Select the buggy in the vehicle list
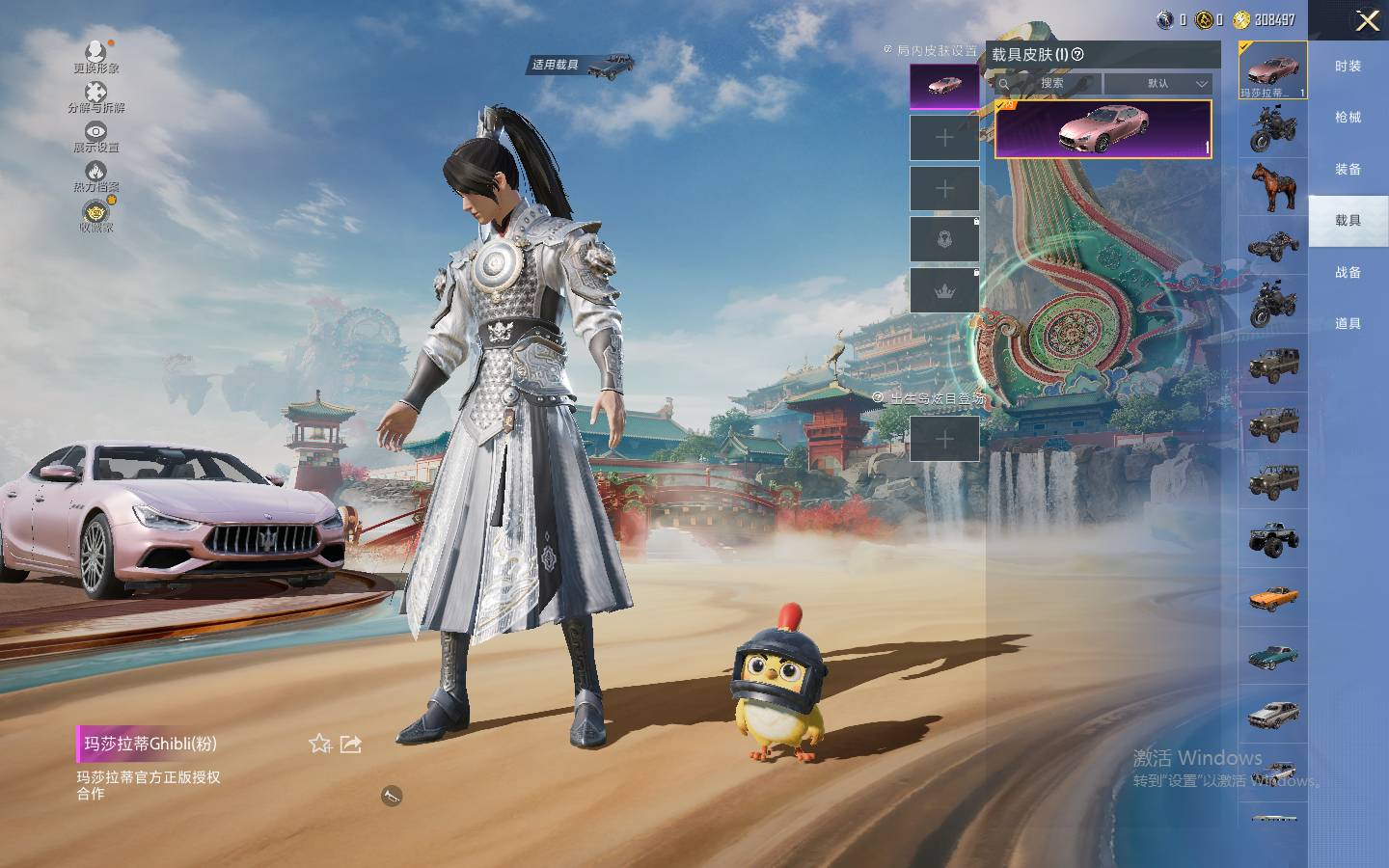The height and width of the screenshot is (868, 1389). pyautogui.click(x=1273, y=246)
